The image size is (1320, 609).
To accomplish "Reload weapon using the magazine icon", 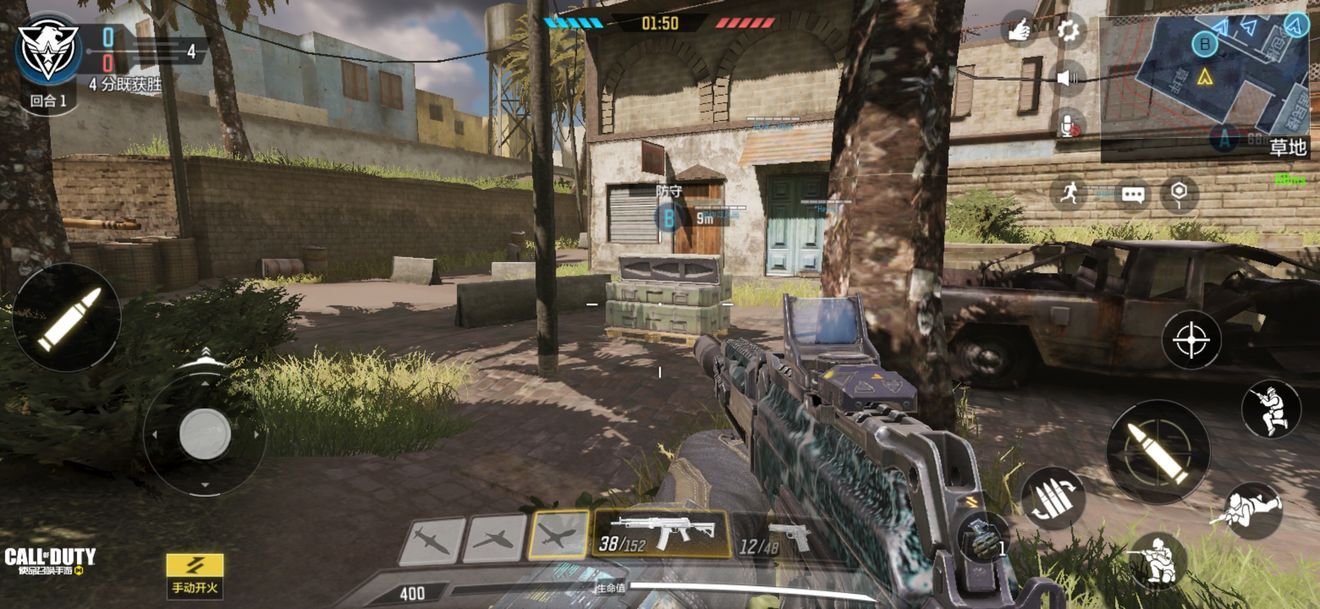I will 1052,499.
